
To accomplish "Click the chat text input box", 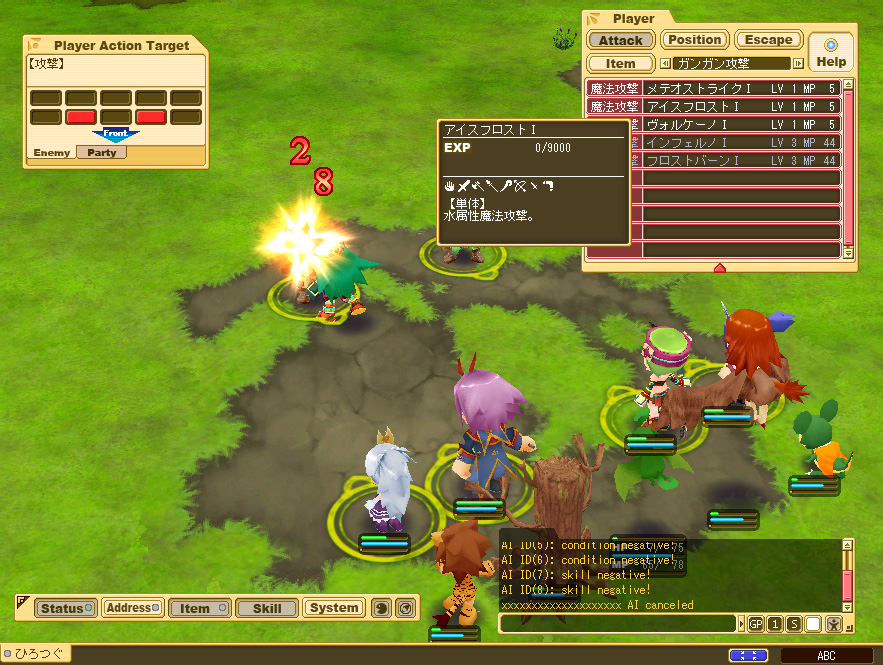I will [x=618, y=624].
